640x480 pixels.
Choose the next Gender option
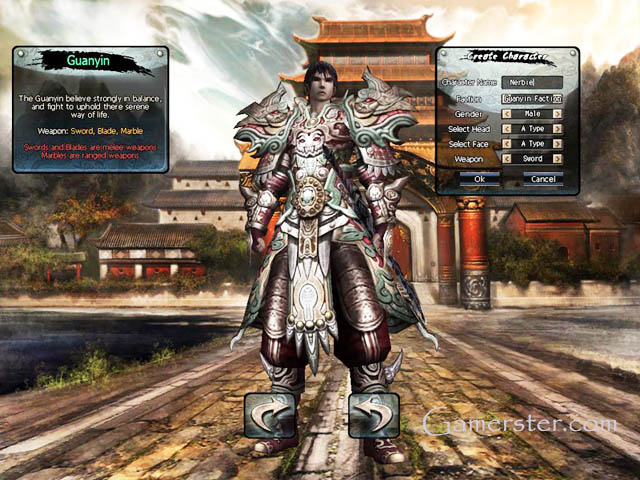(x=558, y=114)
